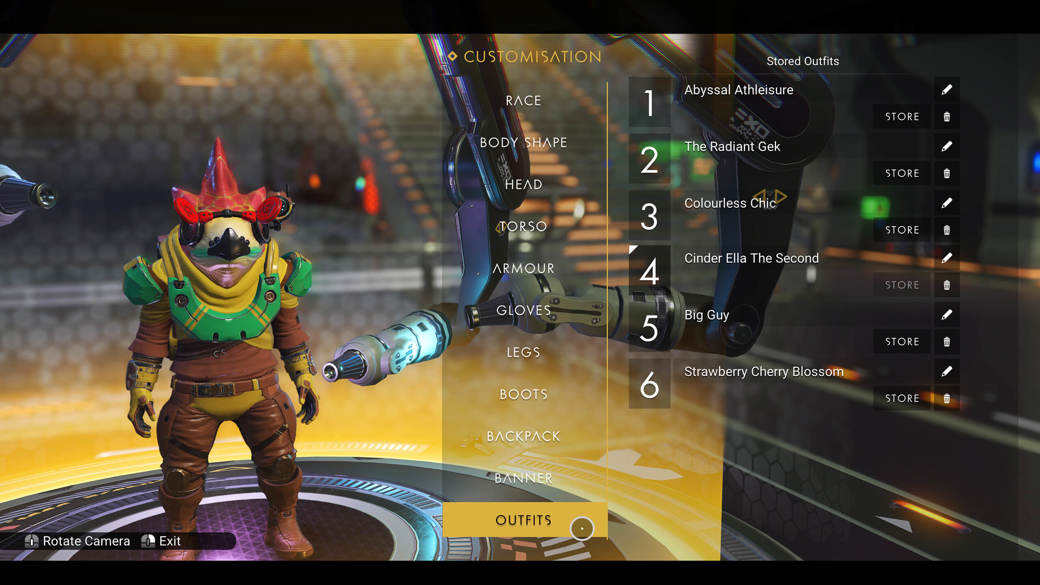Delete Strawberry Cherry Blossom using its trash icon

[946, 399]
